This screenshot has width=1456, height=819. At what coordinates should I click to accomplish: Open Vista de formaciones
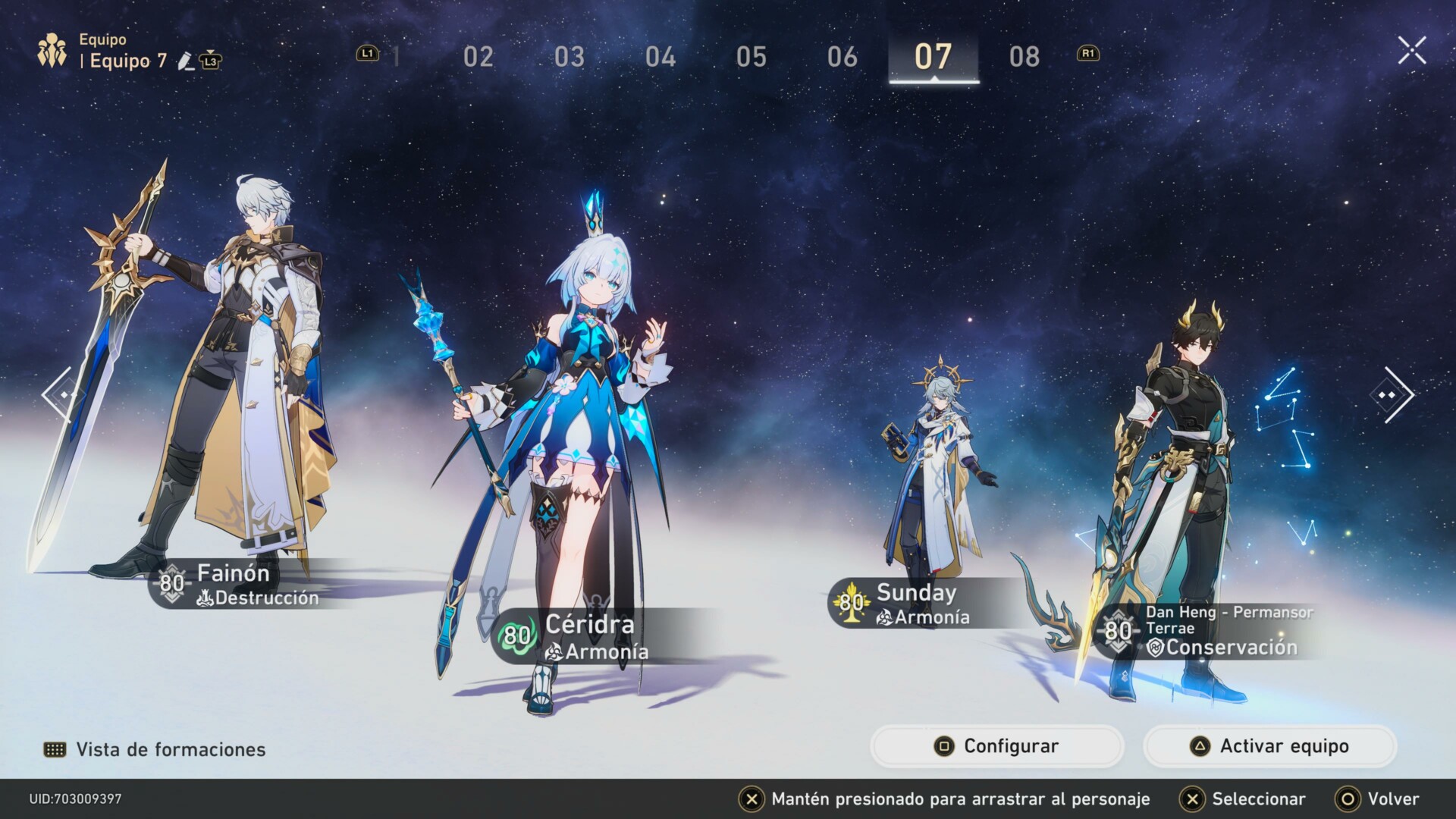click(x=155, y=749)
